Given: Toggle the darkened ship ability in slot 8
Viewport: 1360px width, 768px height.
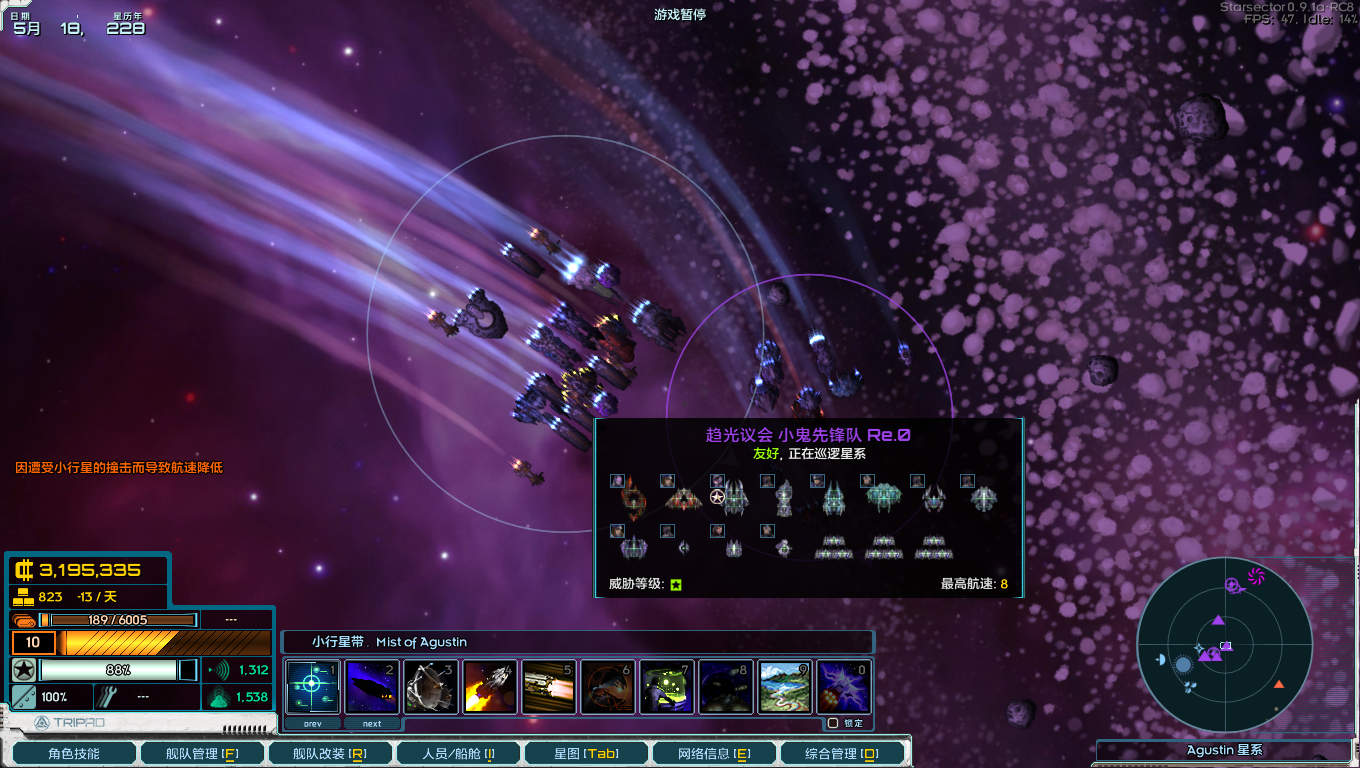Looking at the screenshot, I should pos(726,686).
